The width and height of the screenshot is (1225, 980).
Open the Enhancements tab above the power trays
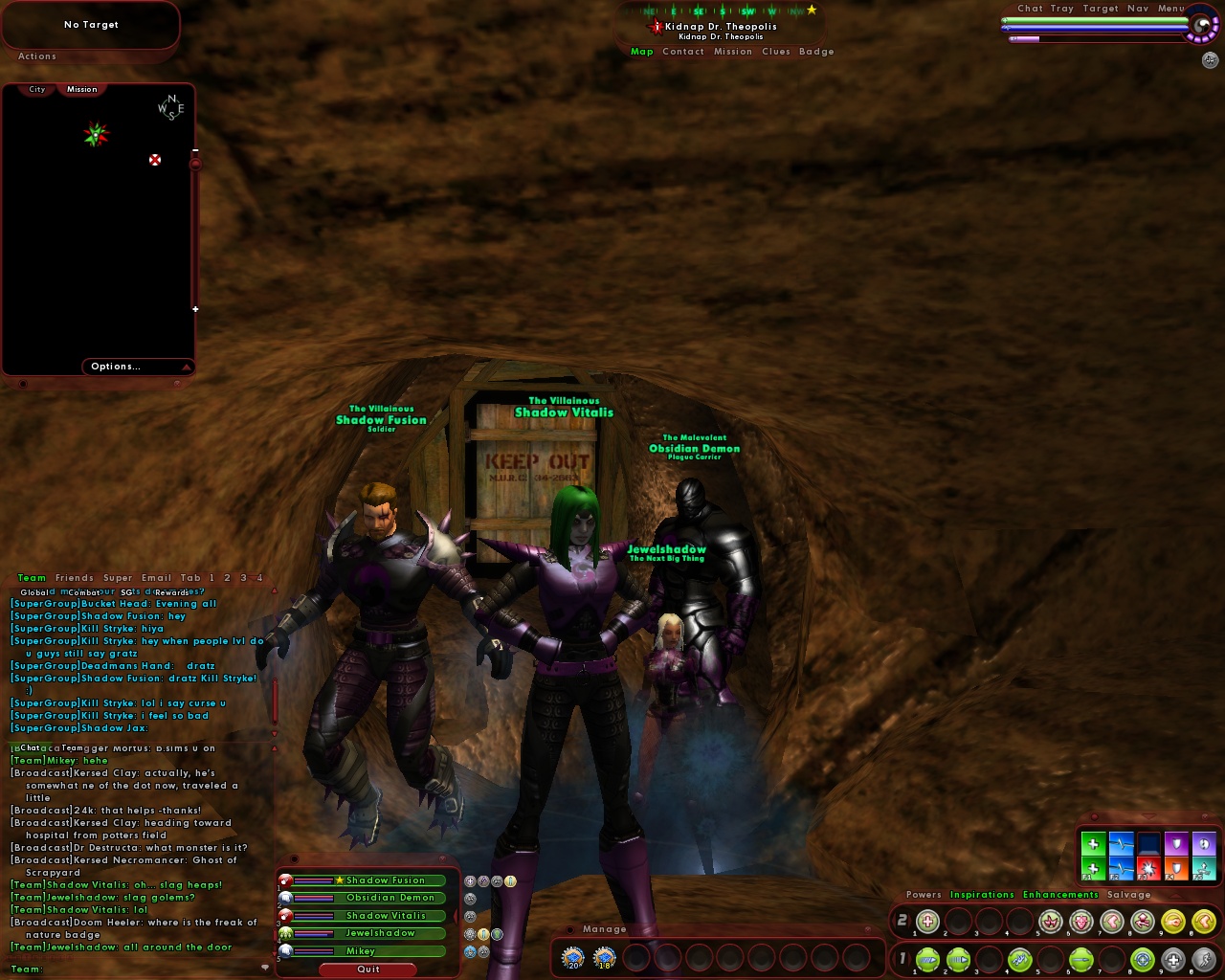coord(1060,895)
